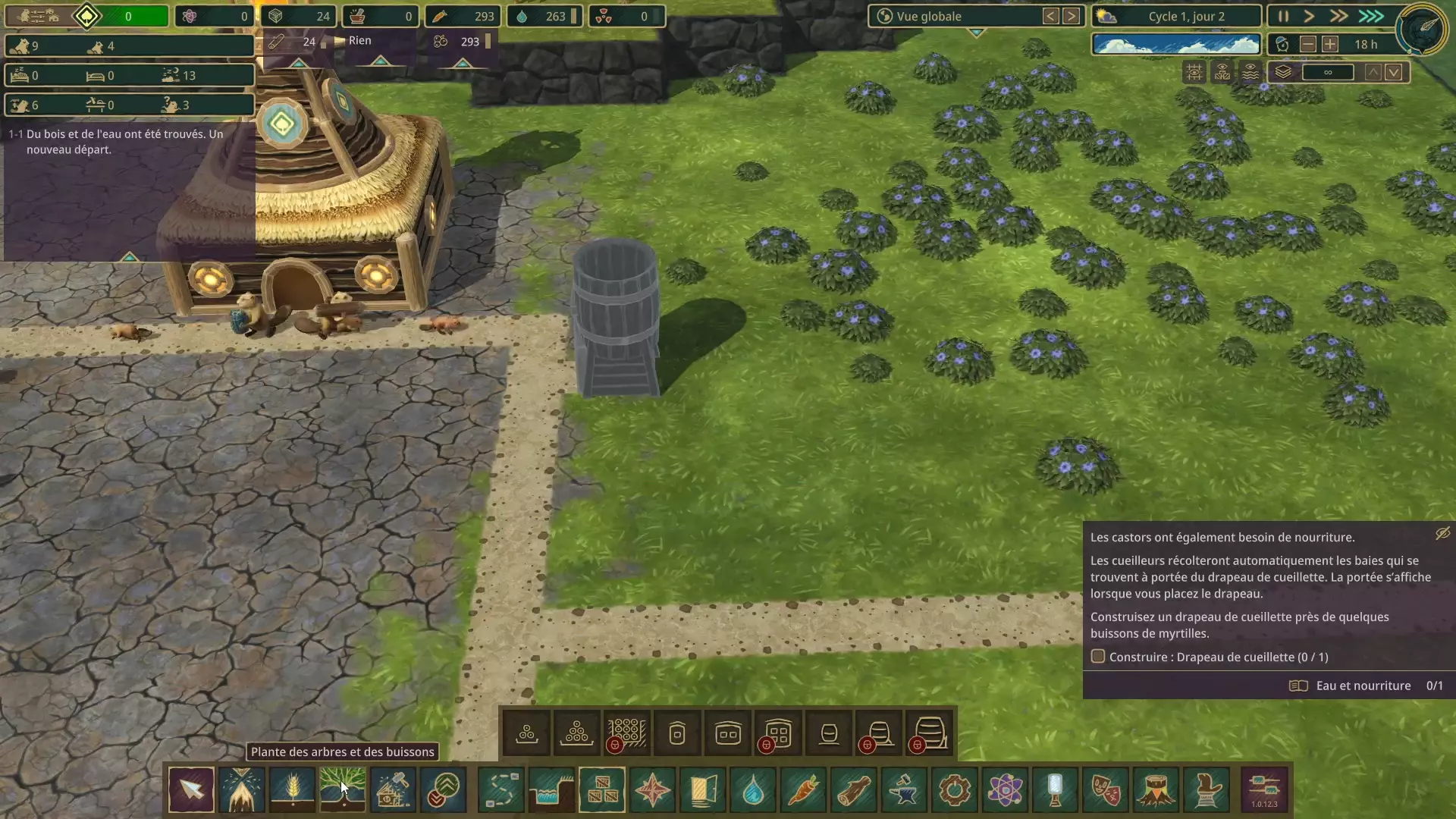Open the food category with carrot icon
The image size is (1456, 819).
804,789
